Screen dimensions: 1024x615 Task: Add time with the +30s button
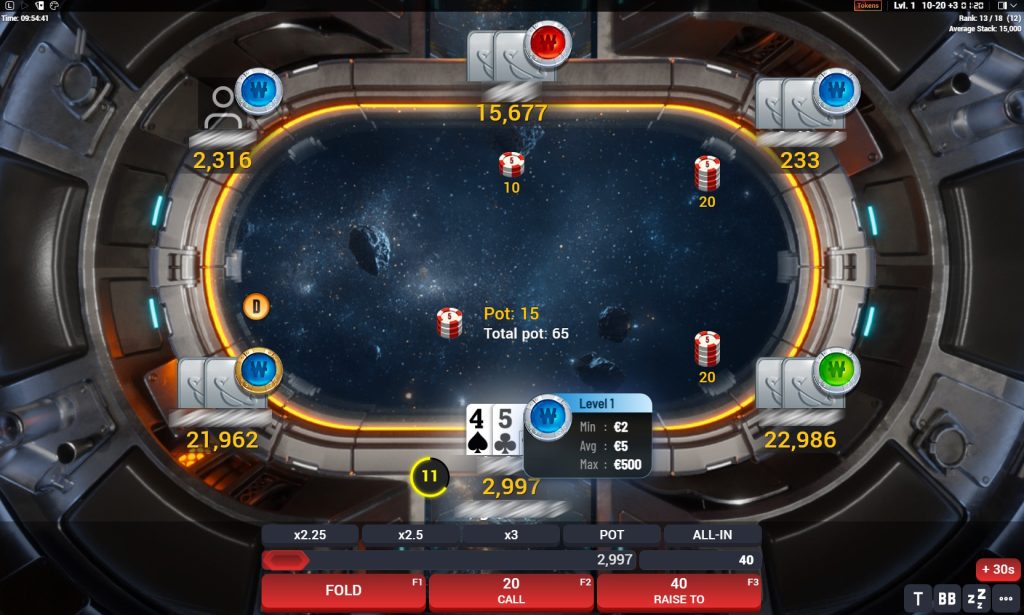[x=998, y=569]
